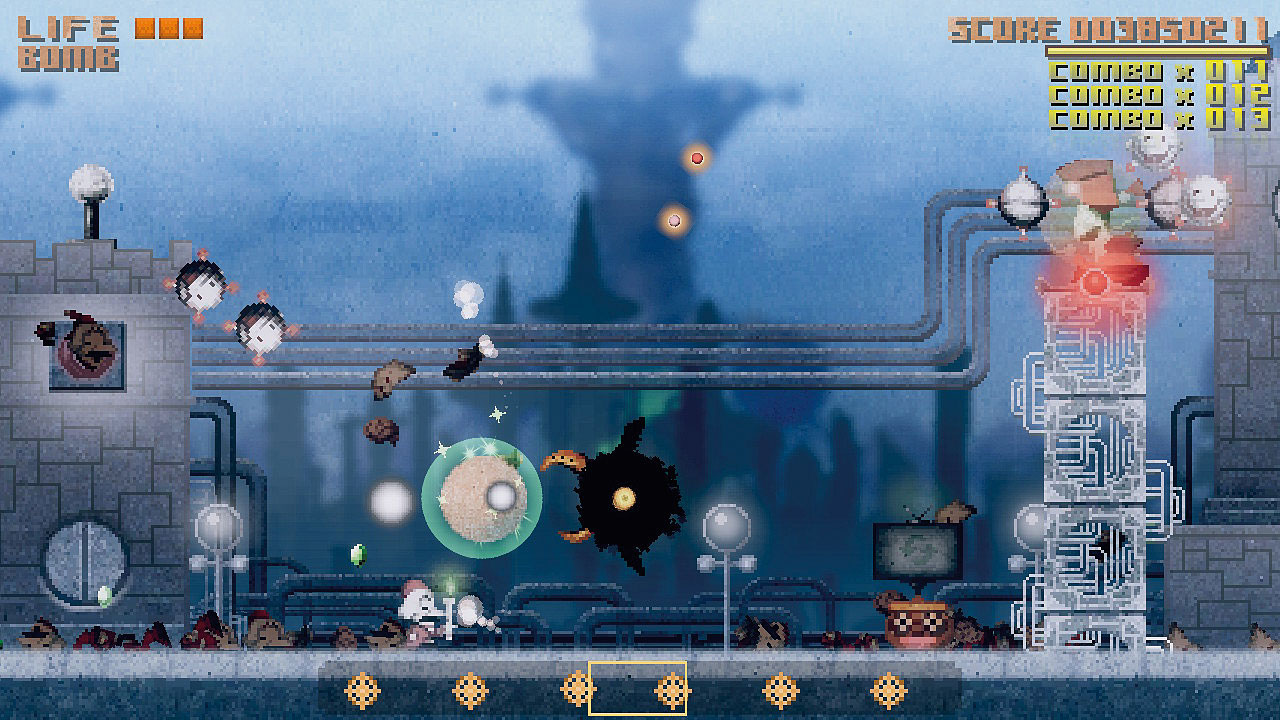
Task: Click the glowing green shield bubble around the boss
Action: [485, 498]
